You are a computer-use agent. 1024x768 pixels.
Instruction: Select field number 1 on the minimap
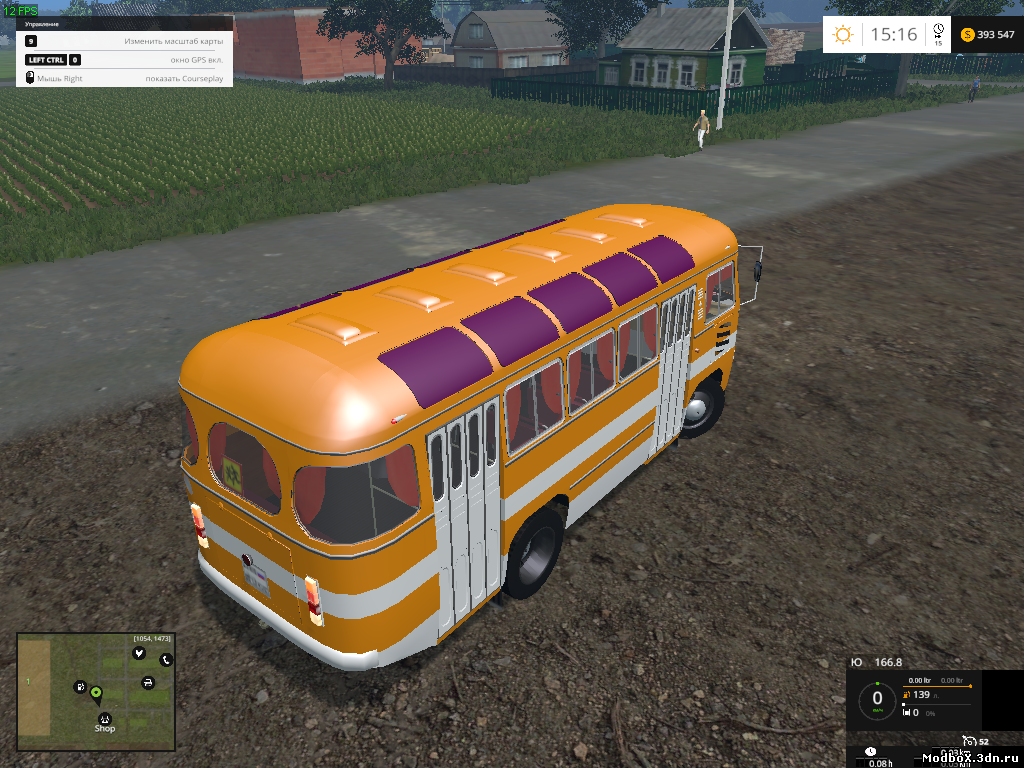coord(28,681)
